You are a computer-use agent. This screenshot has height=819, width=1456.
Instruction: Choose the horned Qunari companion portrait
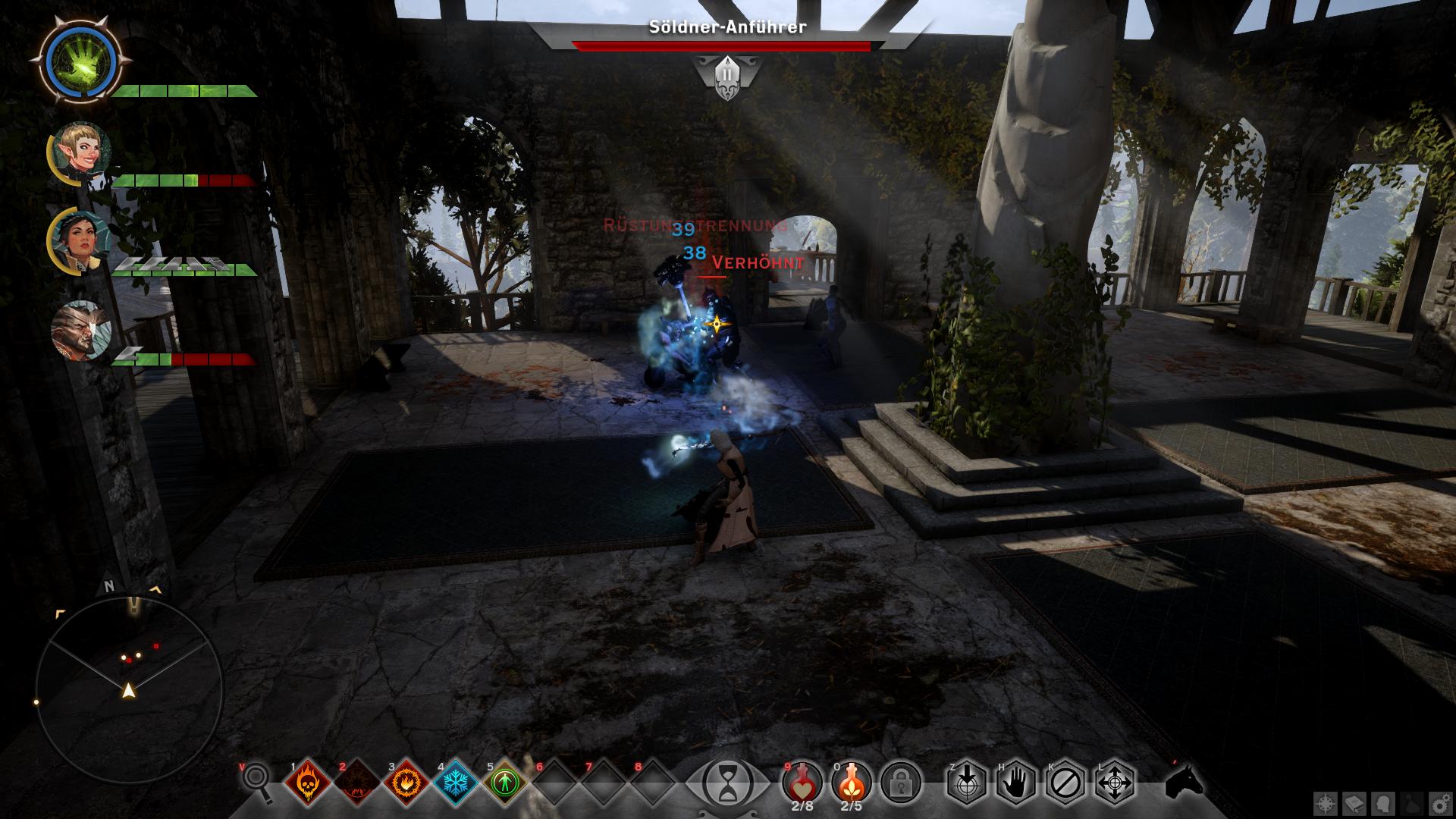[x=81, y=331]
